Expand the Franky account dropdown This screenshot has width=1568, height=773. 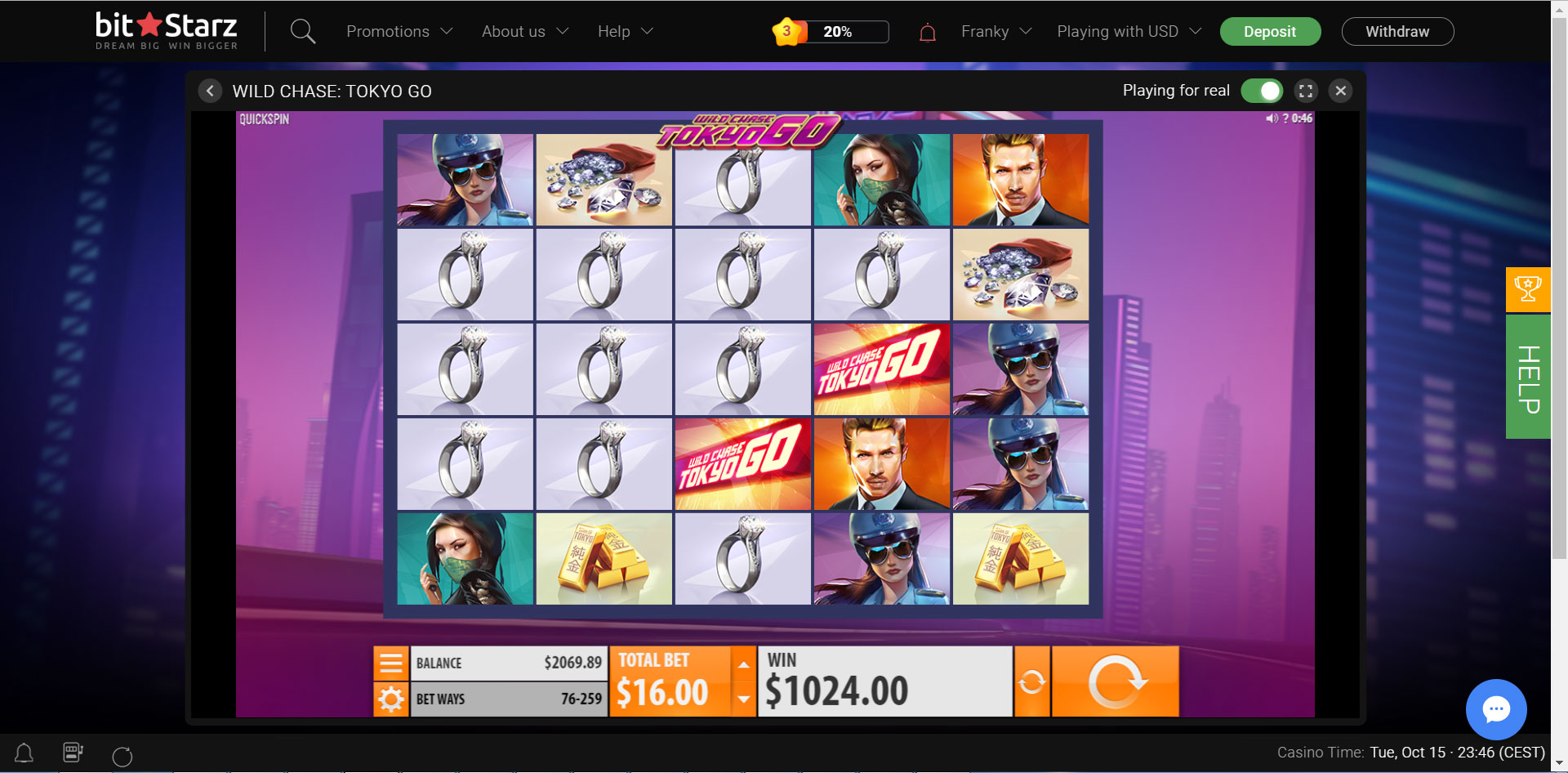[995, 31]
